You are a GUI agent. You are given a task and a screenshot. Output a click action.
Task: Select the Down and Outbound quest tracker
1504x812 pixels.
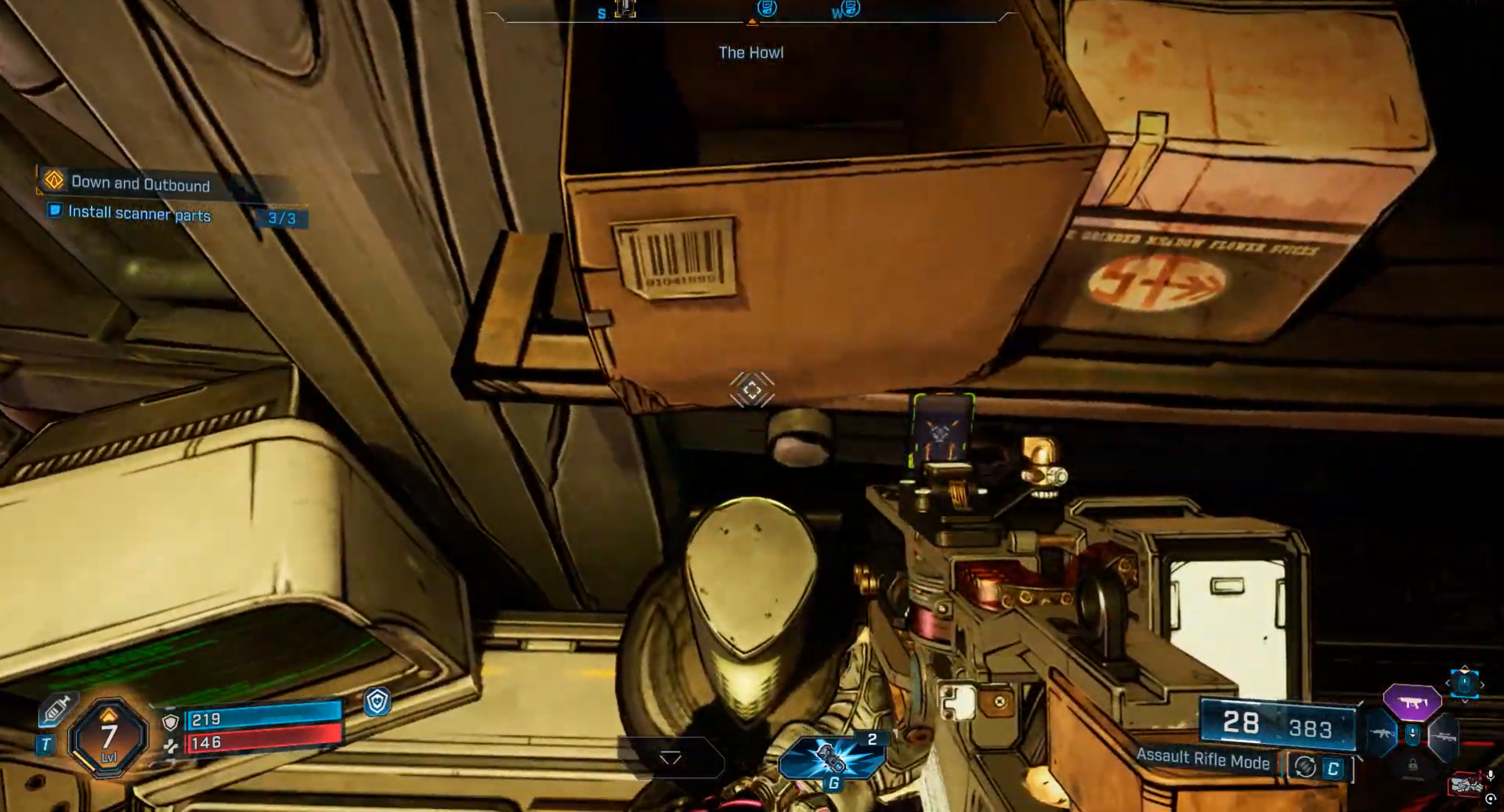140,183
